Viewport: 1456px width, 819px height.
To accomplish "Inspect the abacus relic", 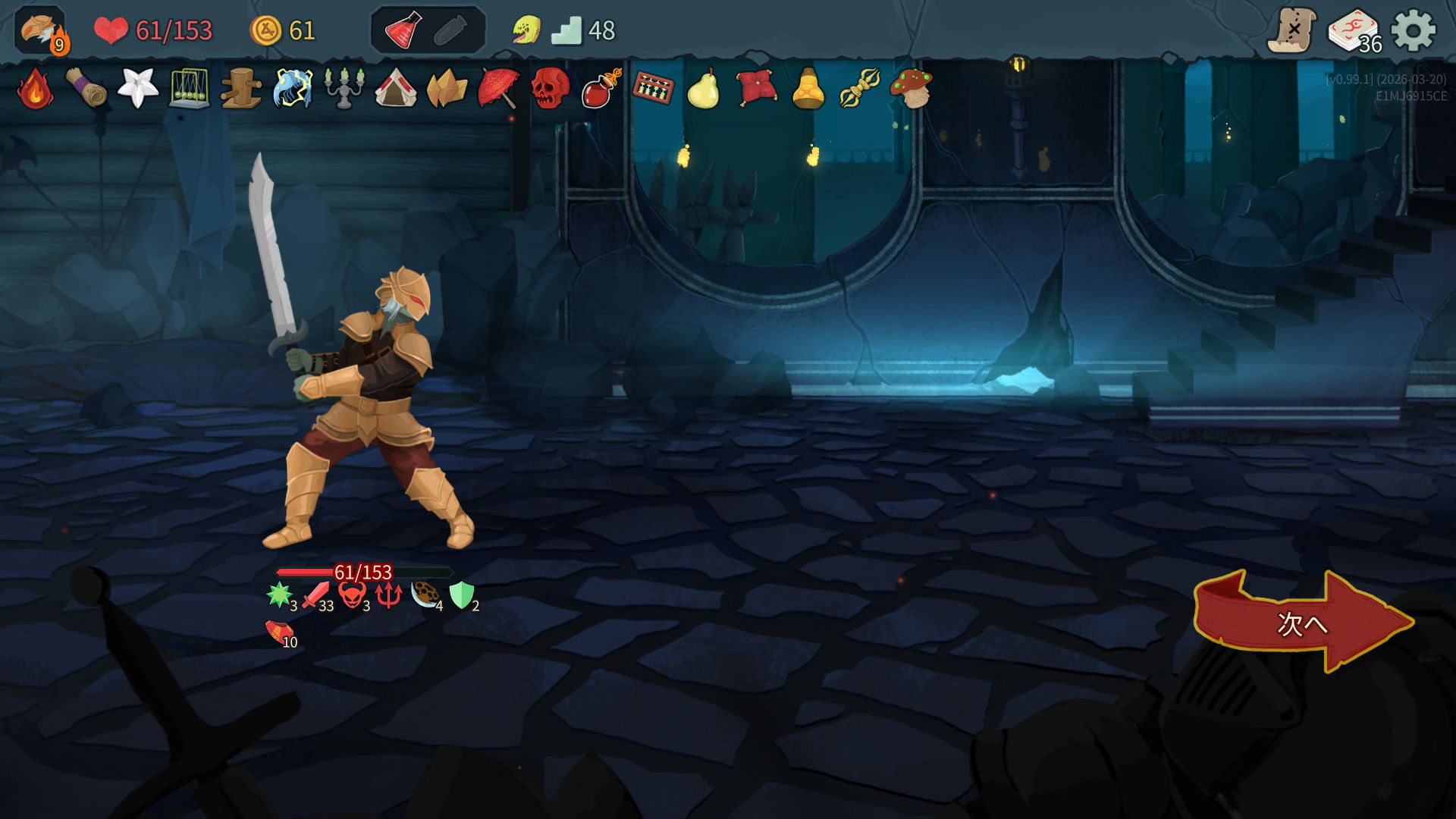I will point(653,89).
